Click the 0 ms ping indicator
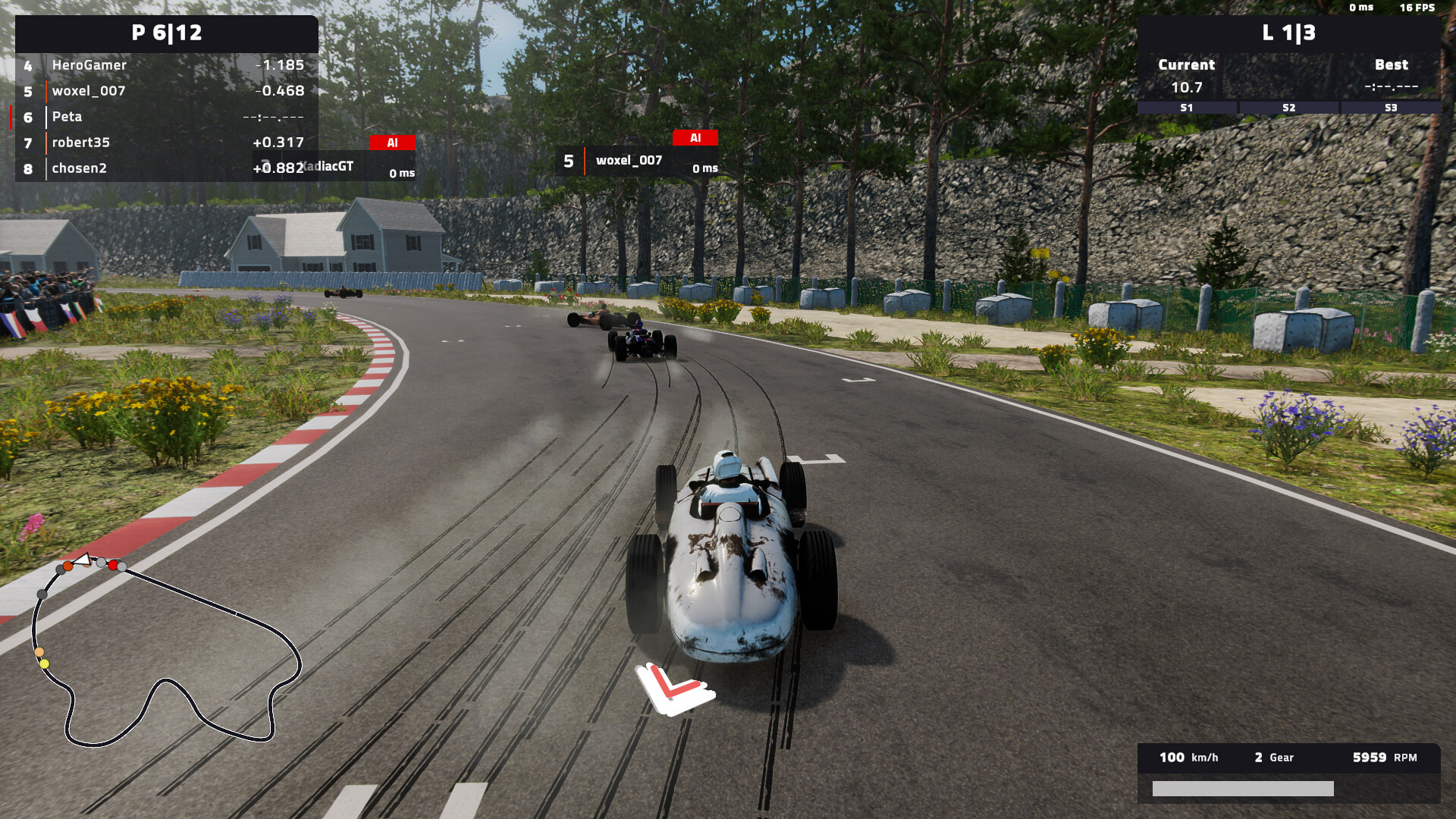This screenshot has height=819, width=1456. point(1363,8)
